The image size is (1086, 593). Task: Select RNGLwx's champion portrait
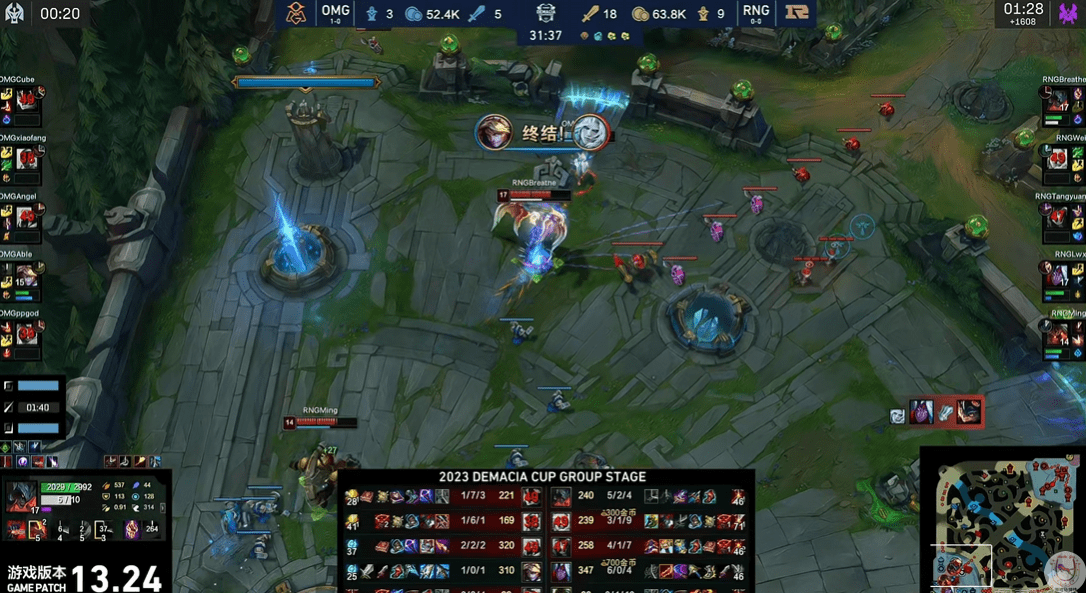pos(1058,275)
